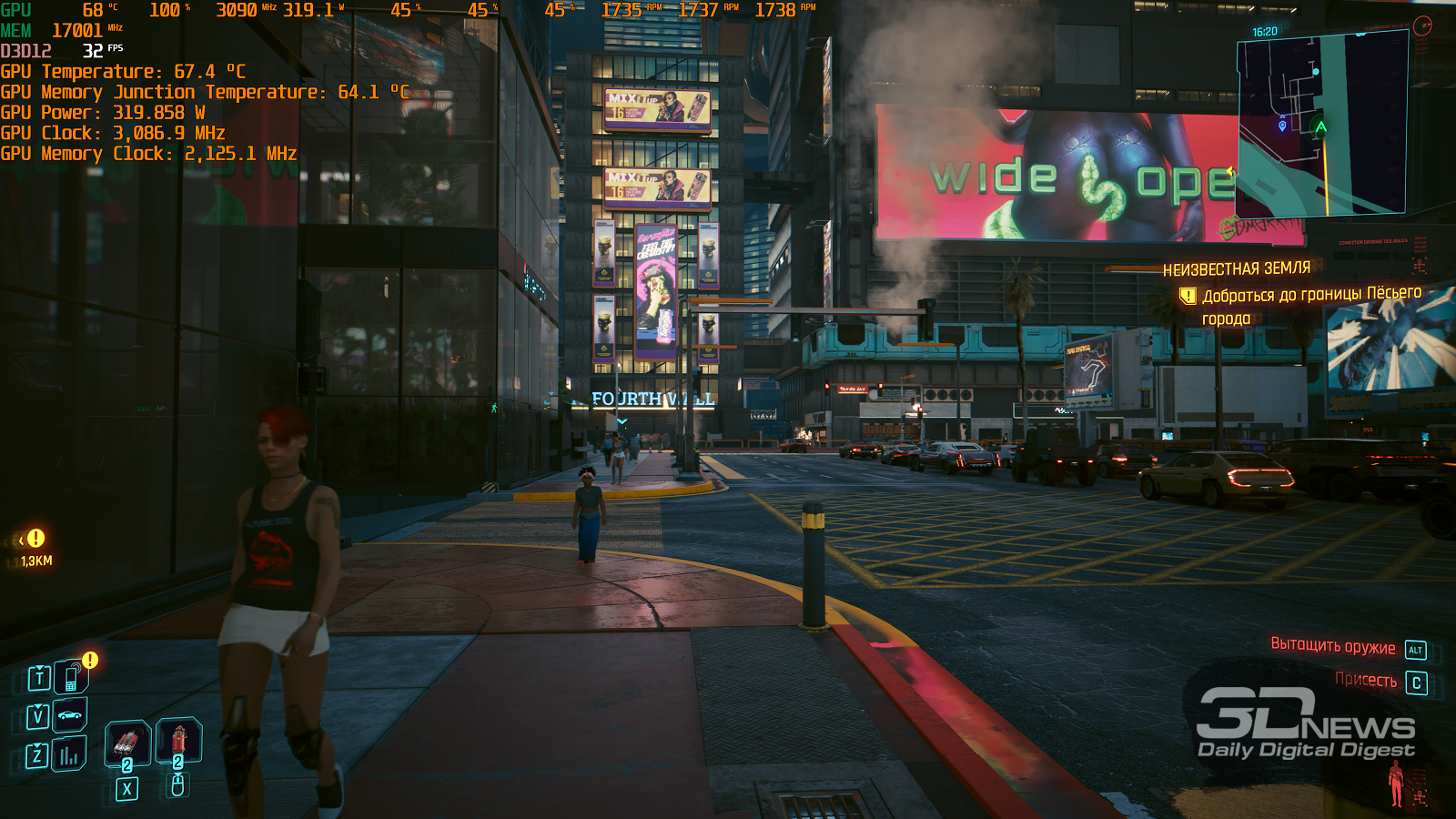Open the bar chart icon

click(x=69, y=754)
